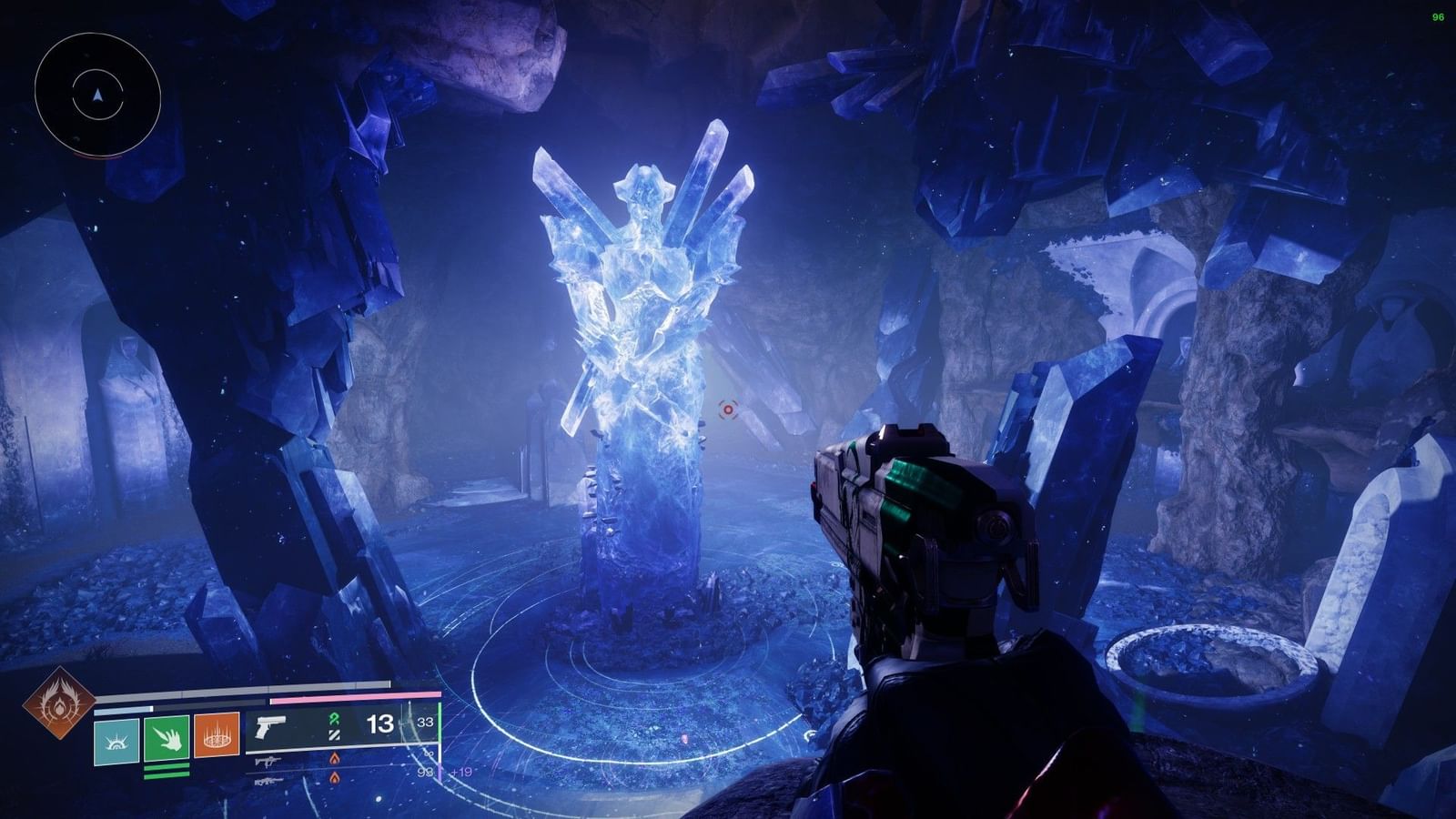Select the equipped sidearm weapon icon
This screenshot has width=1456, height=819.
[270, 726]
